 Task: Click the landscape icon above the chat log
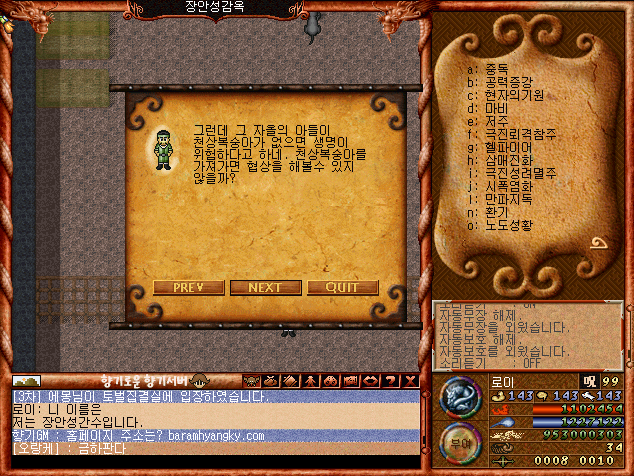tap(26, 380)
